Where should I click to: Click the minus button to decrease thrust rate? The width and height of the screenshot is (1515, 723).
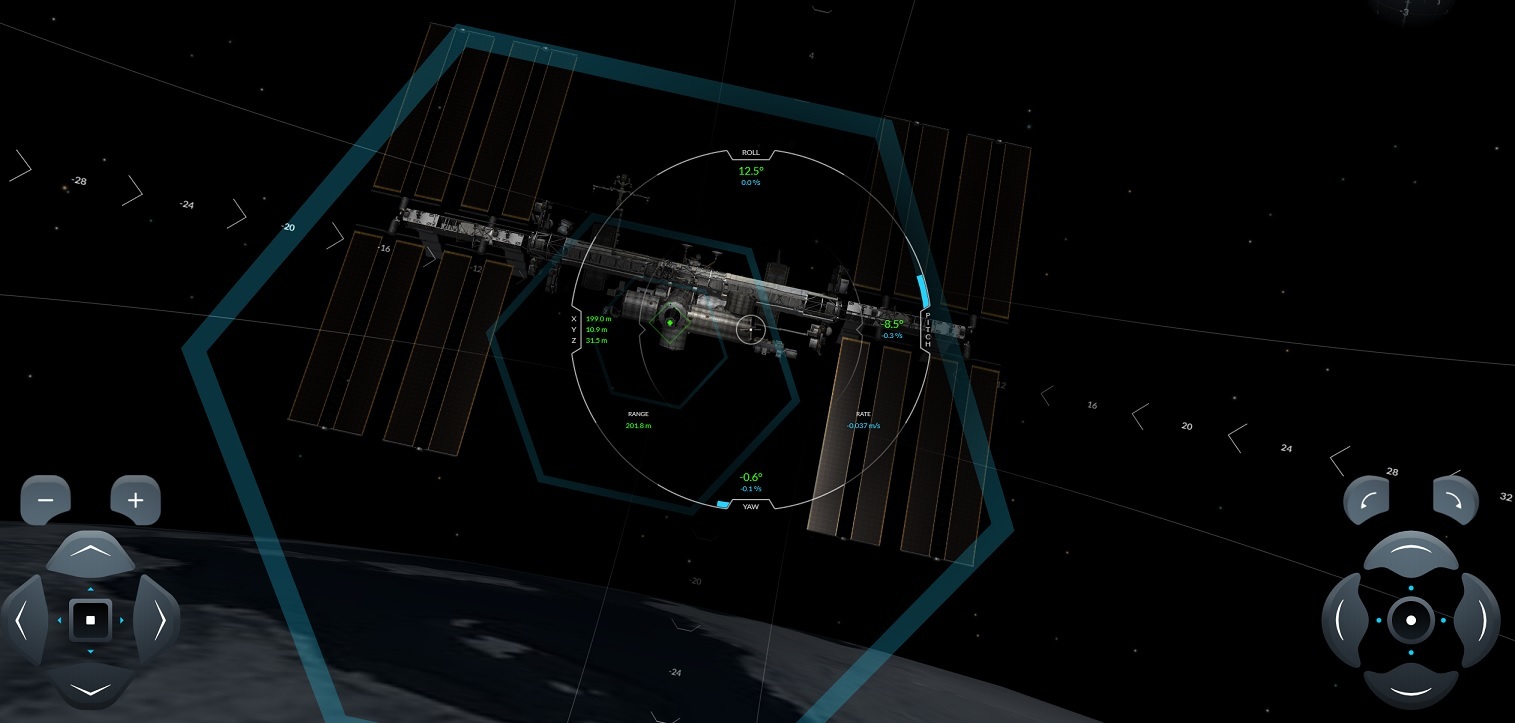[x=46, y=500]
